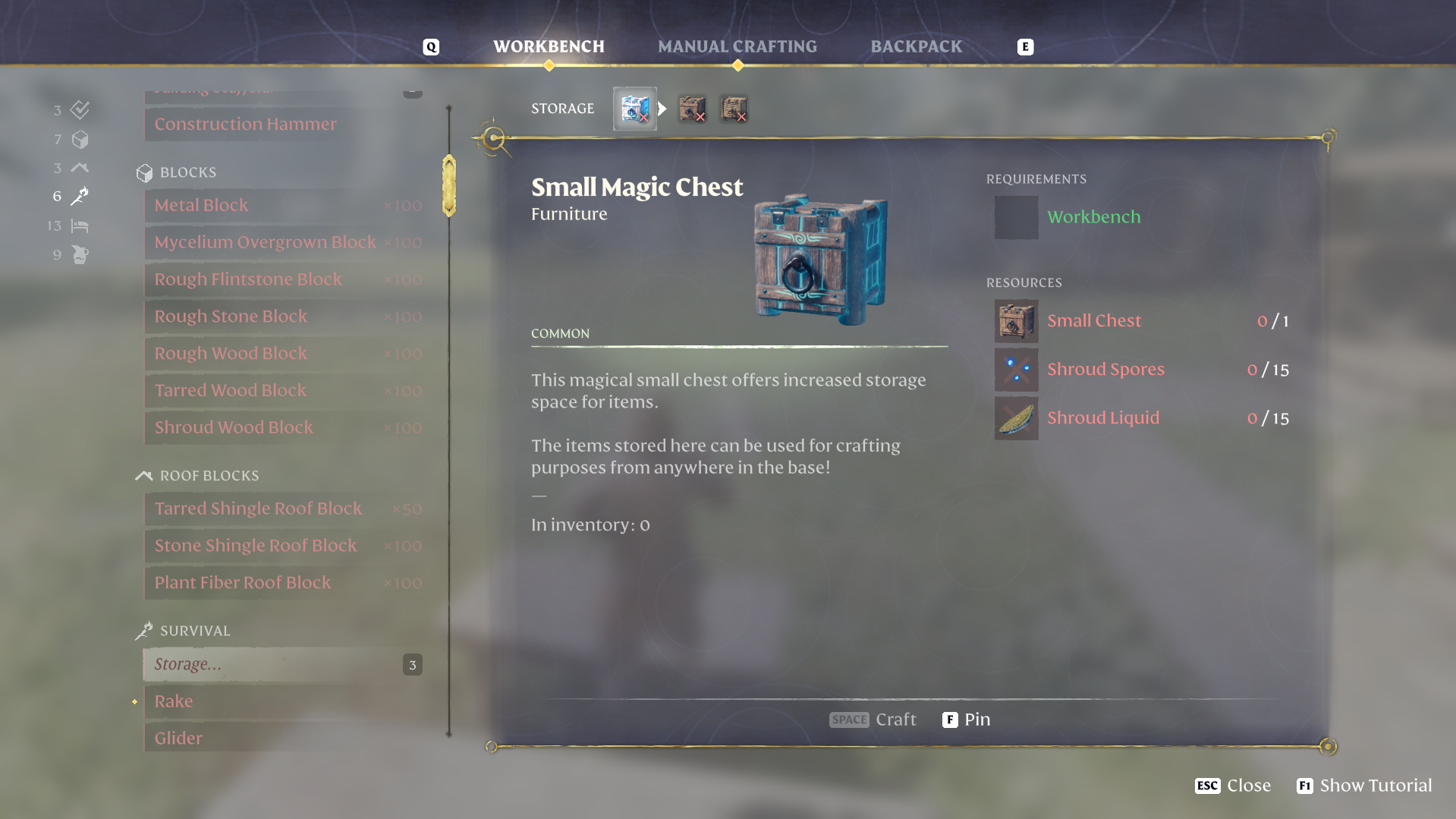Viewport: 1456px width, 819px height.
Task: Select the torch Survival category icon in sidebar
Action: pos(79,196)
